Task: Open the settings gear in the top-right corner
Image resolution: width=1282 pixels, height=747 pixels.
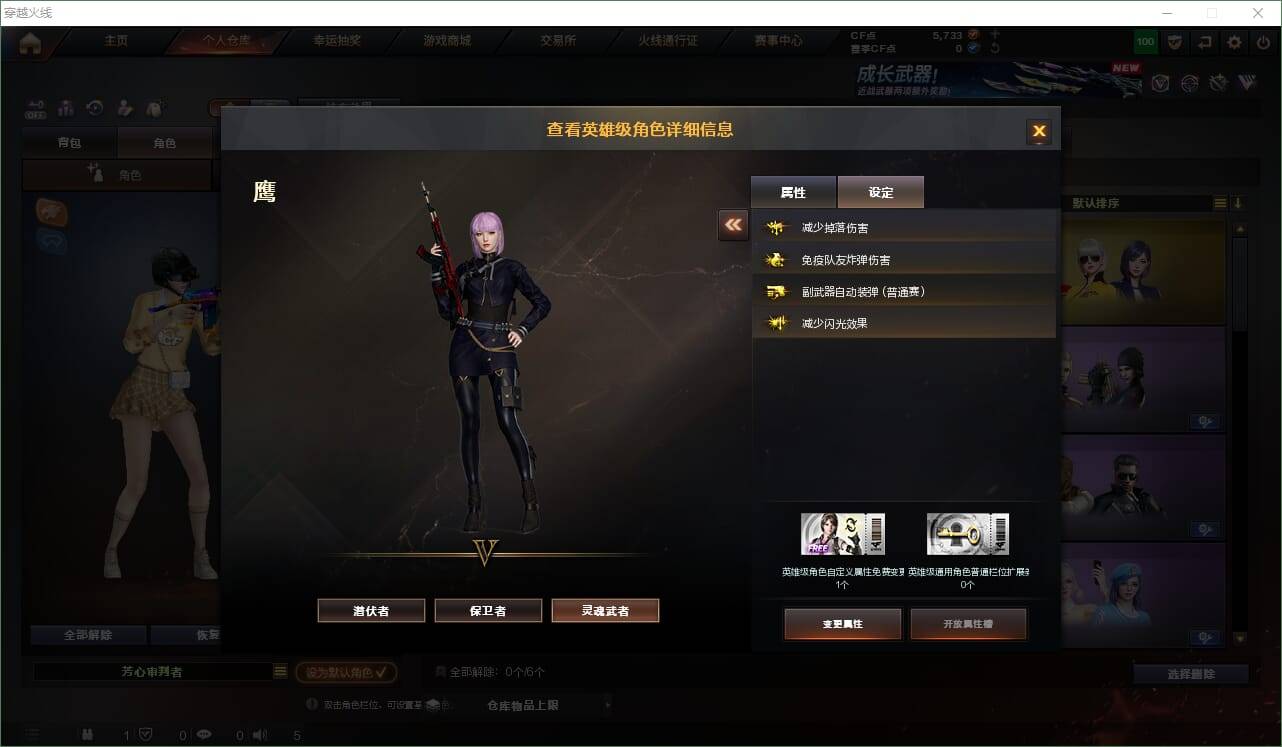Action: pyautogui.click(x=1233, y=42)
